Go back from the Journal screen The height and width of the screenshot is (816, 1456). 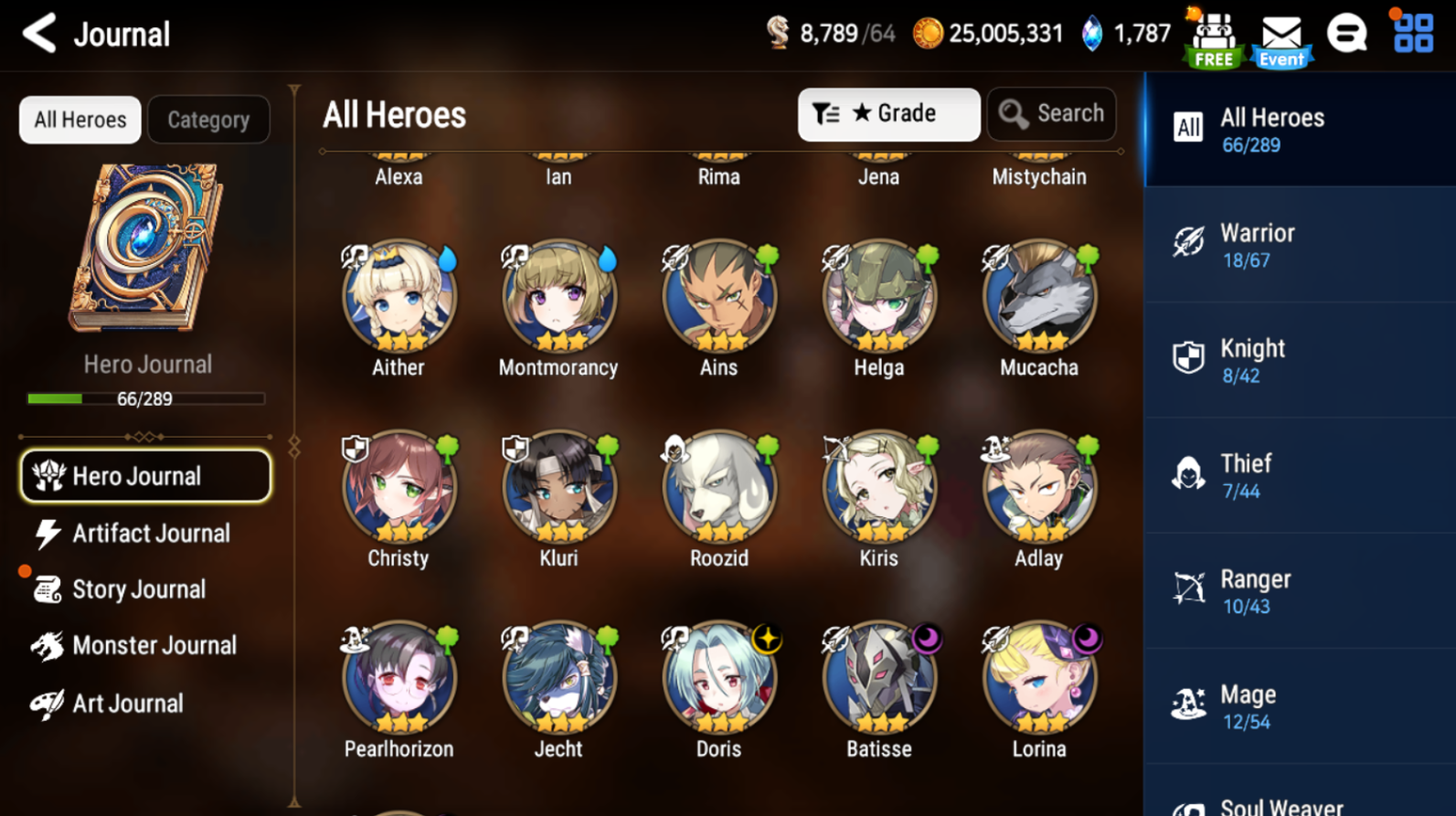39,34
